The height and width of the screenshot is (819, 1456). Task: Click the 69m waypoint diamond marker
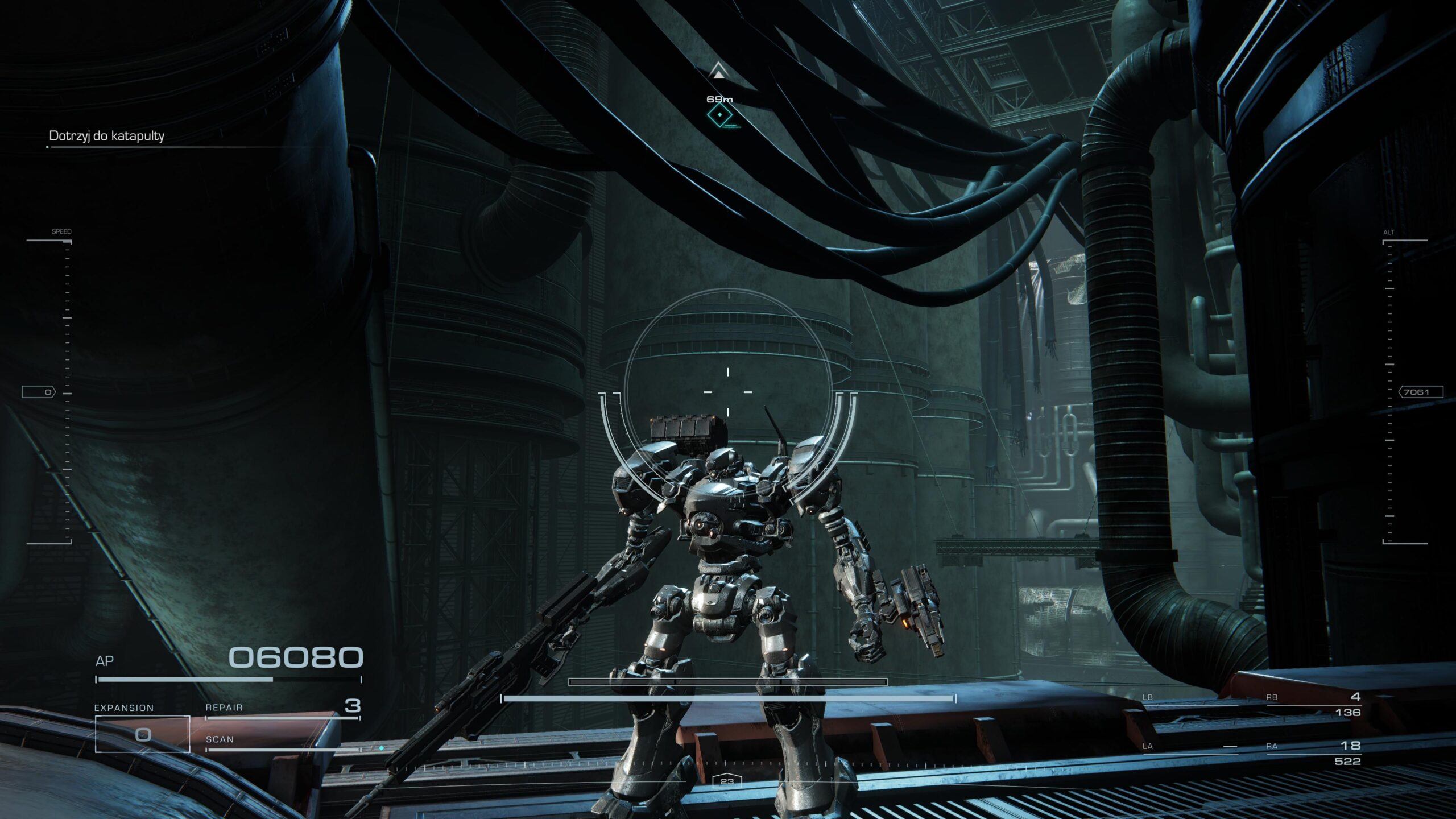tap(719, 115)
